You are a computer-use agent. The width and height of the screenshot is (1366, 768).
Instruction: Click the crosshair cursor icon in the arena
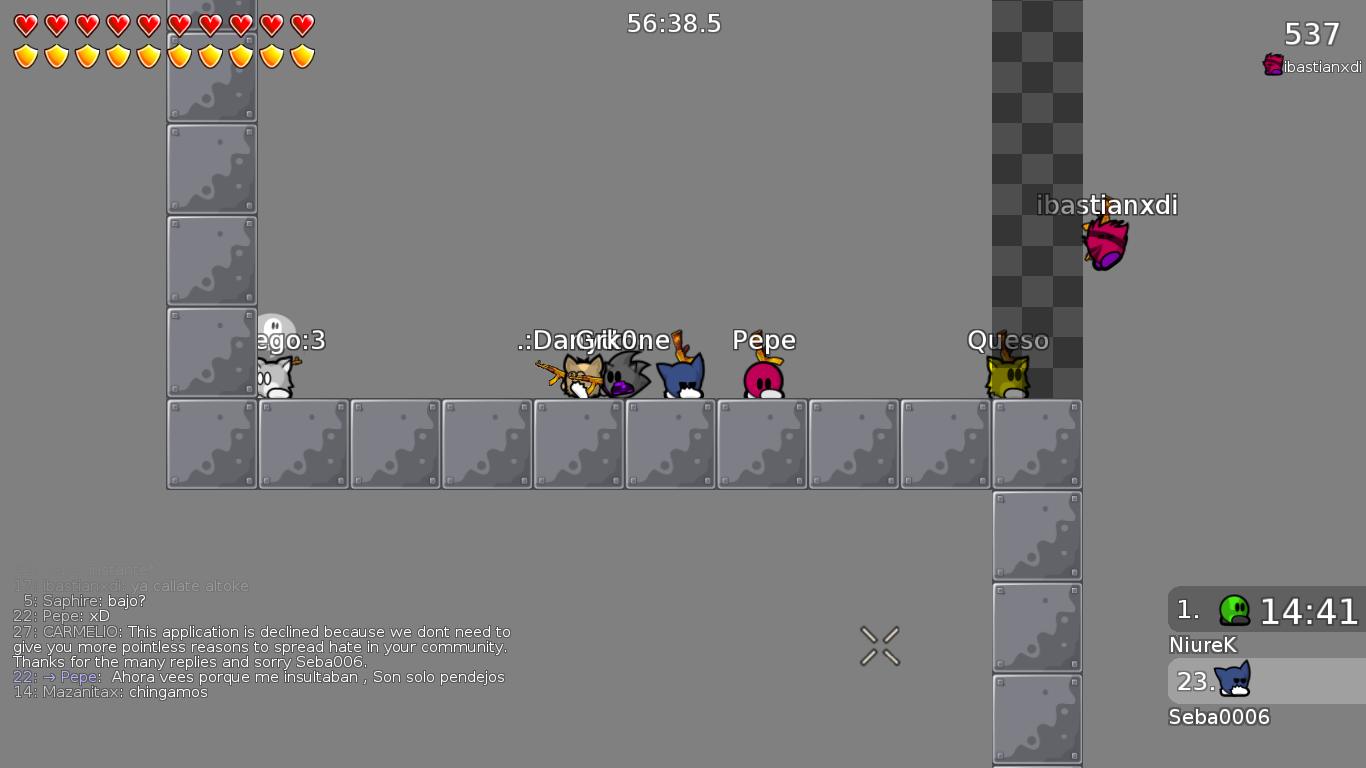(x=878, y=645)
